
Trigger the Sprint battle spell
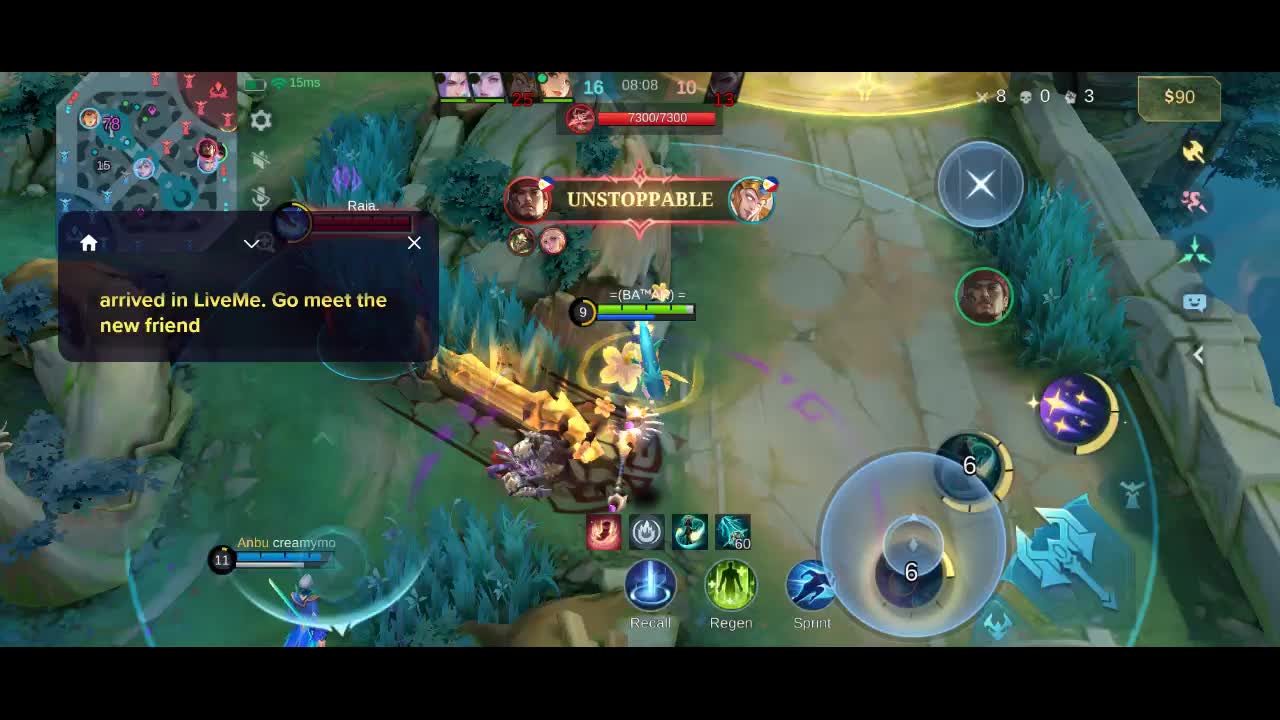[x=811, y=586]
